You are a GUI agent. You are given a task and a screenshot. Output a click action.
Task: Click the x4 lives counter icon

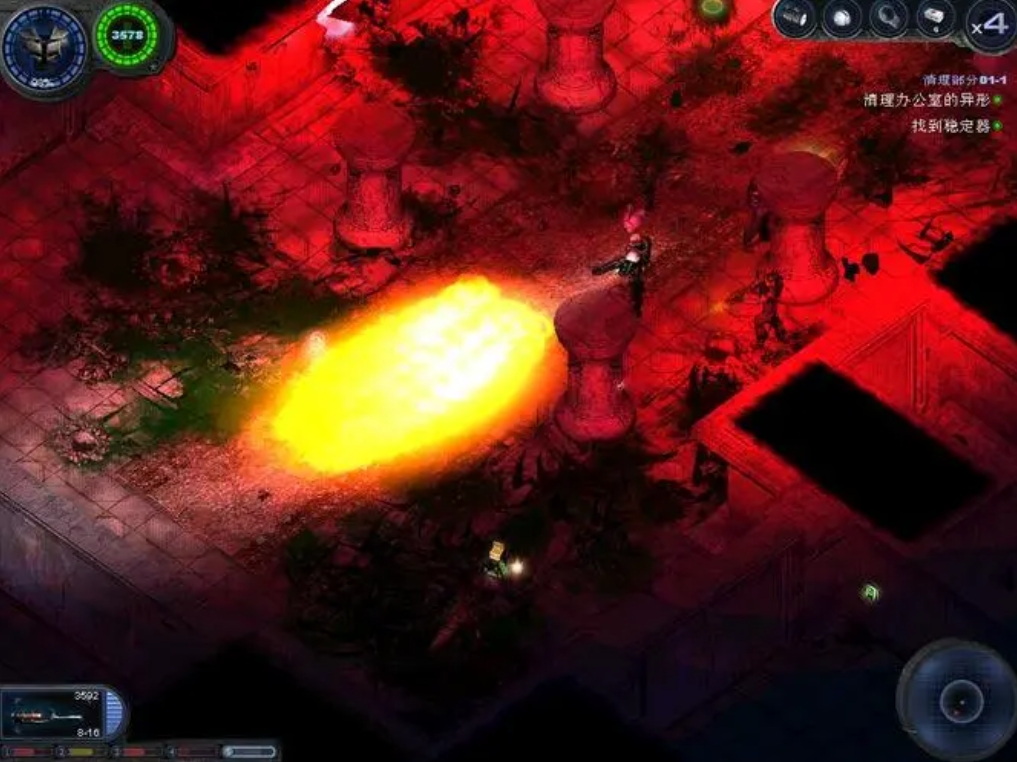click(x=989, y=24)
